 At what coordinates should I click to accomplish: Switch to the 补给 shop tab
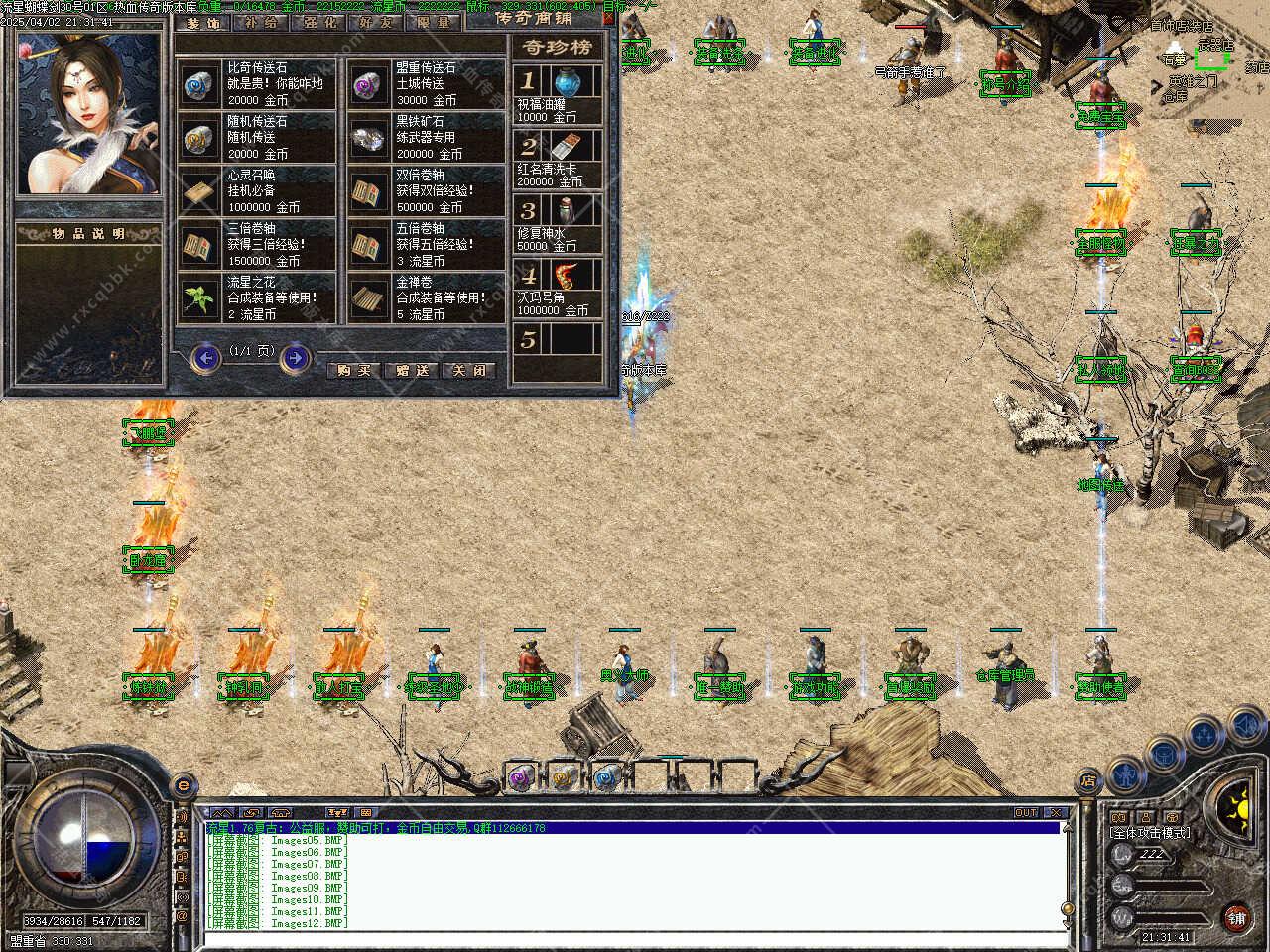click(x=261, y=22)
